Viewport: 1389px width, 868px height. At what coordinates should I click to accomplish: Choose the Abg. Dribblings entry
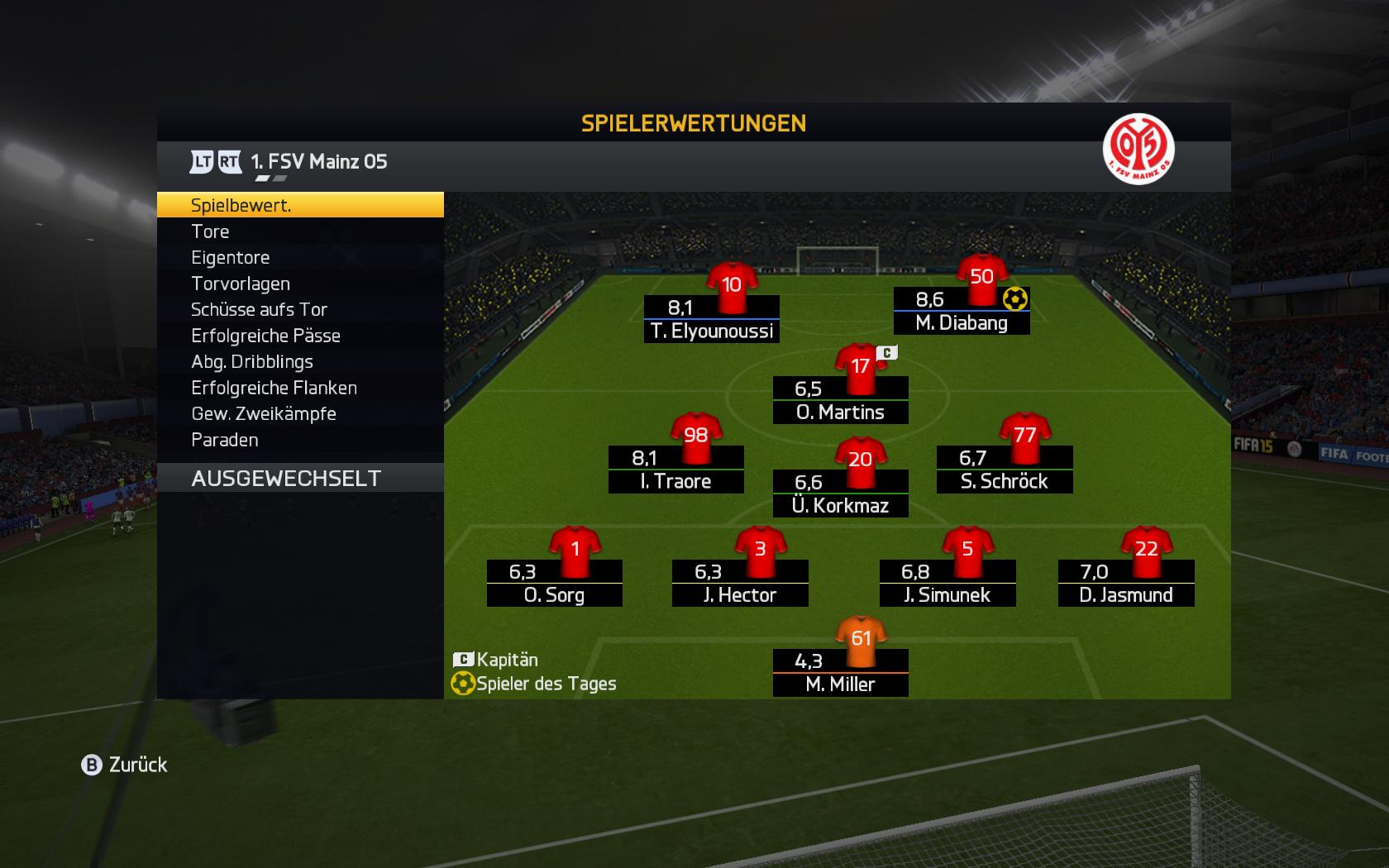(299, 361)
